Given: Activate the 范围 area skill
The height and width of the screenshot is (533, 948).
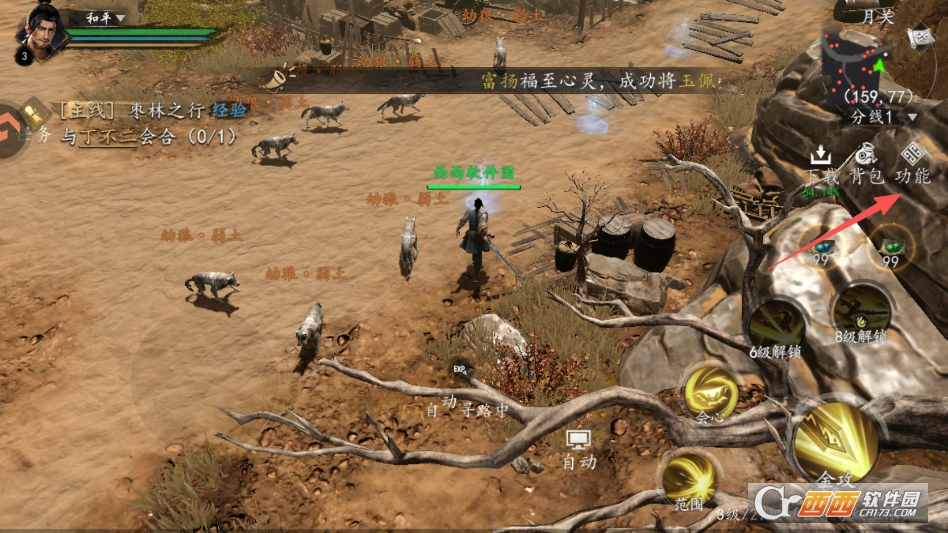Looking at the screenshot, I should [688, 478].
